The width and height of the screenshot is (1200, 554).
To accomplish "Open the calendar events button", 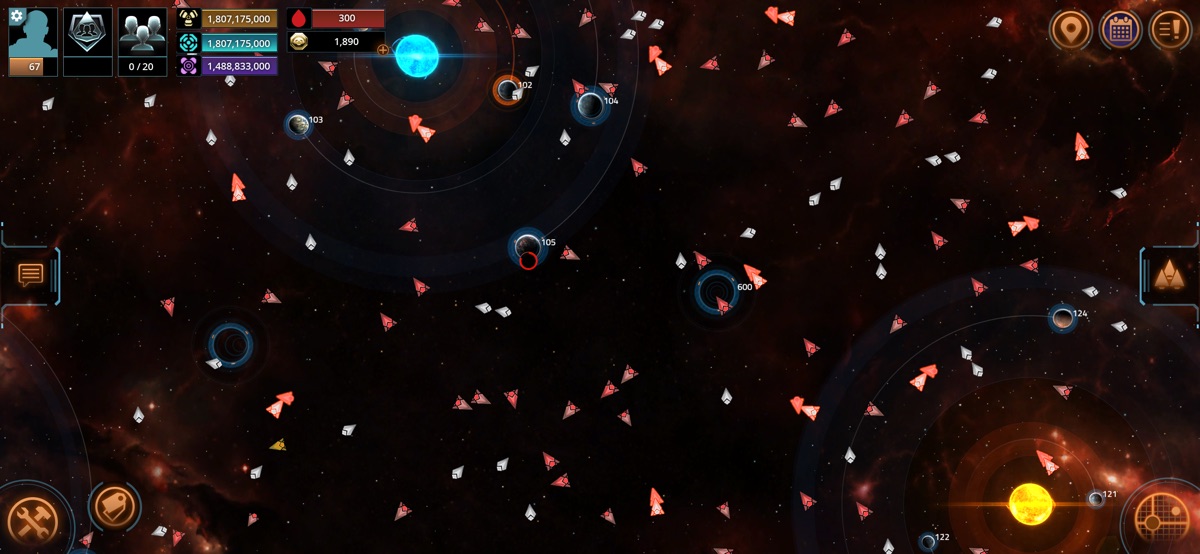I will tap(1121, 29).
